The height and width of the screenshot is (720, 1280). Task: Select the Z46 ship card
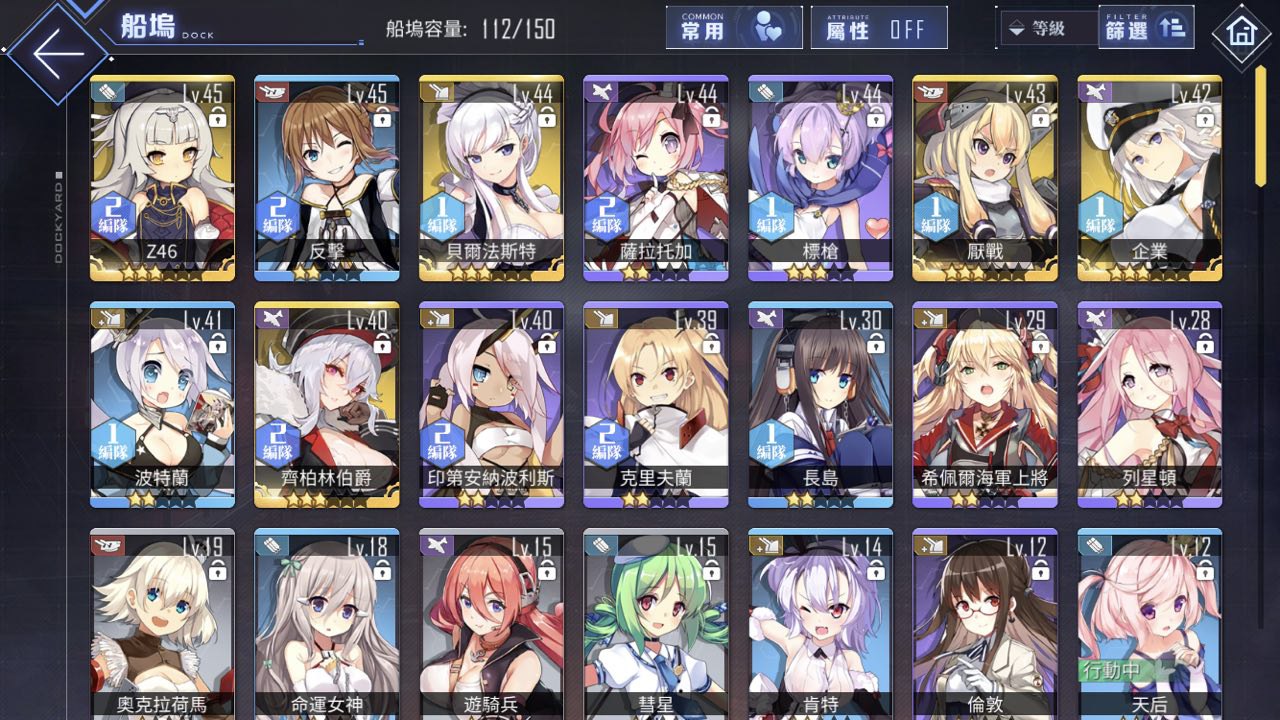(162, 178)
